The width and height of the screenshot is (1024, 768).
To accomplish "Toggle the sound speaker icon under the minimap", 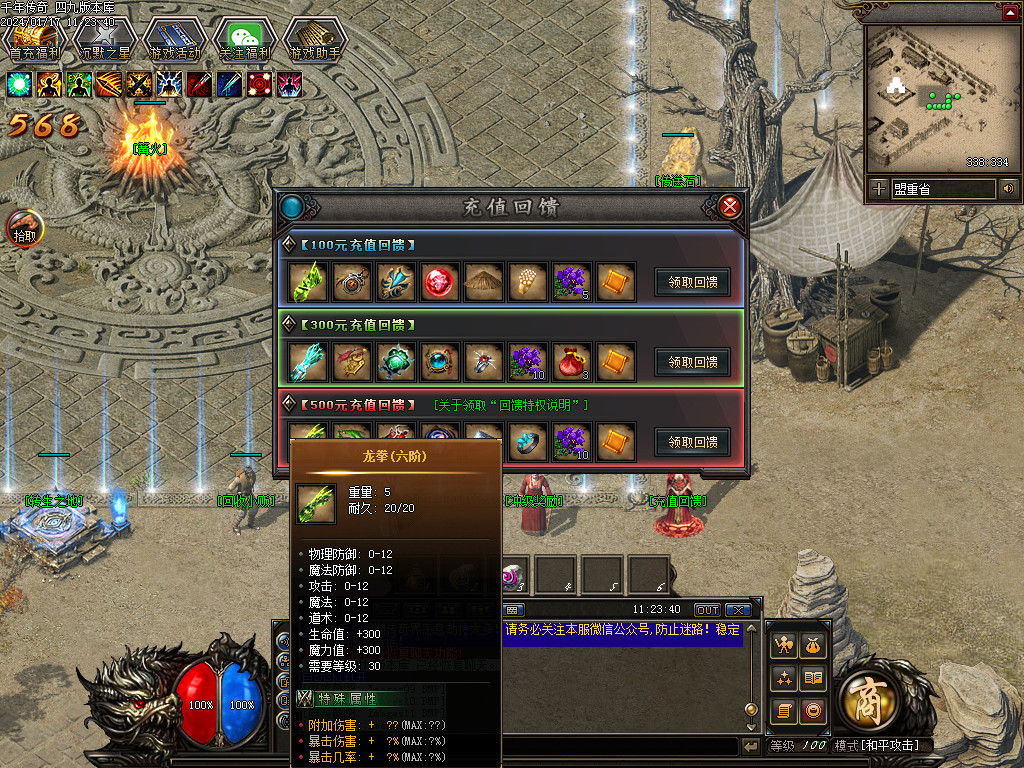I will pos(1008,188).
